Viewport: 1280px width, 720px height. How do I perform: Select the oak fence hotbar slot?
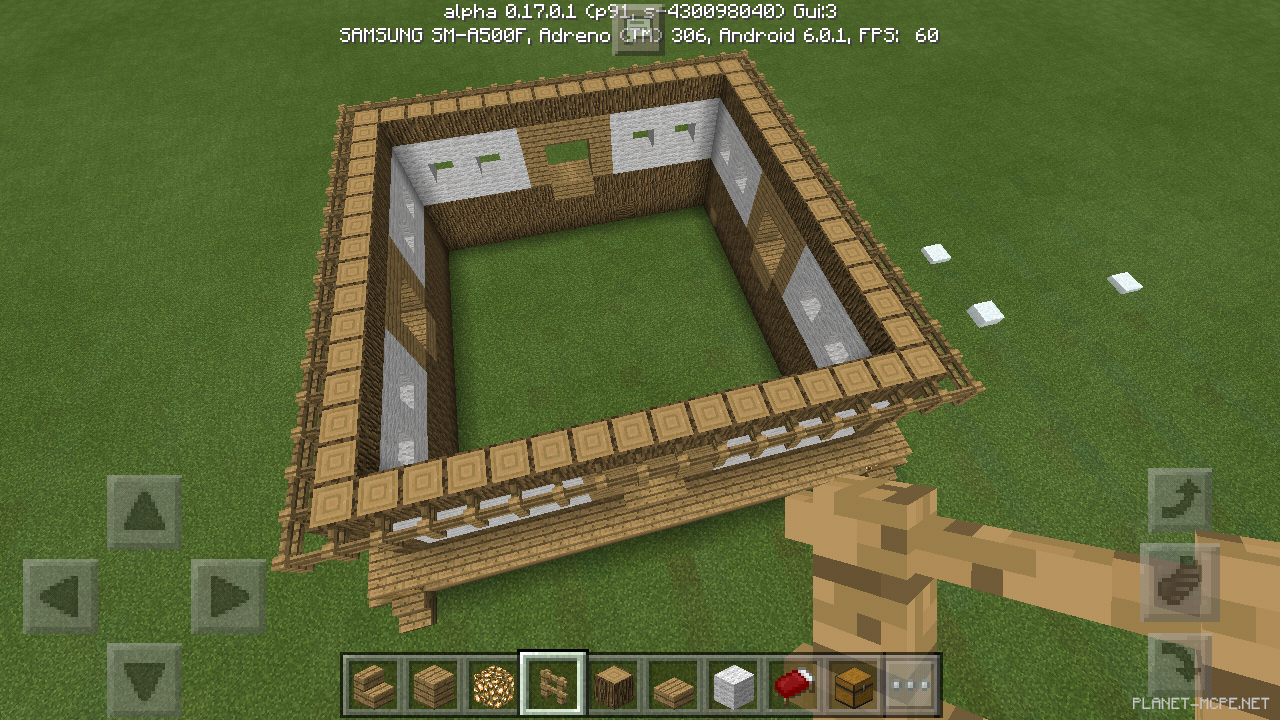pyautogui.click(x=552, y=683)
